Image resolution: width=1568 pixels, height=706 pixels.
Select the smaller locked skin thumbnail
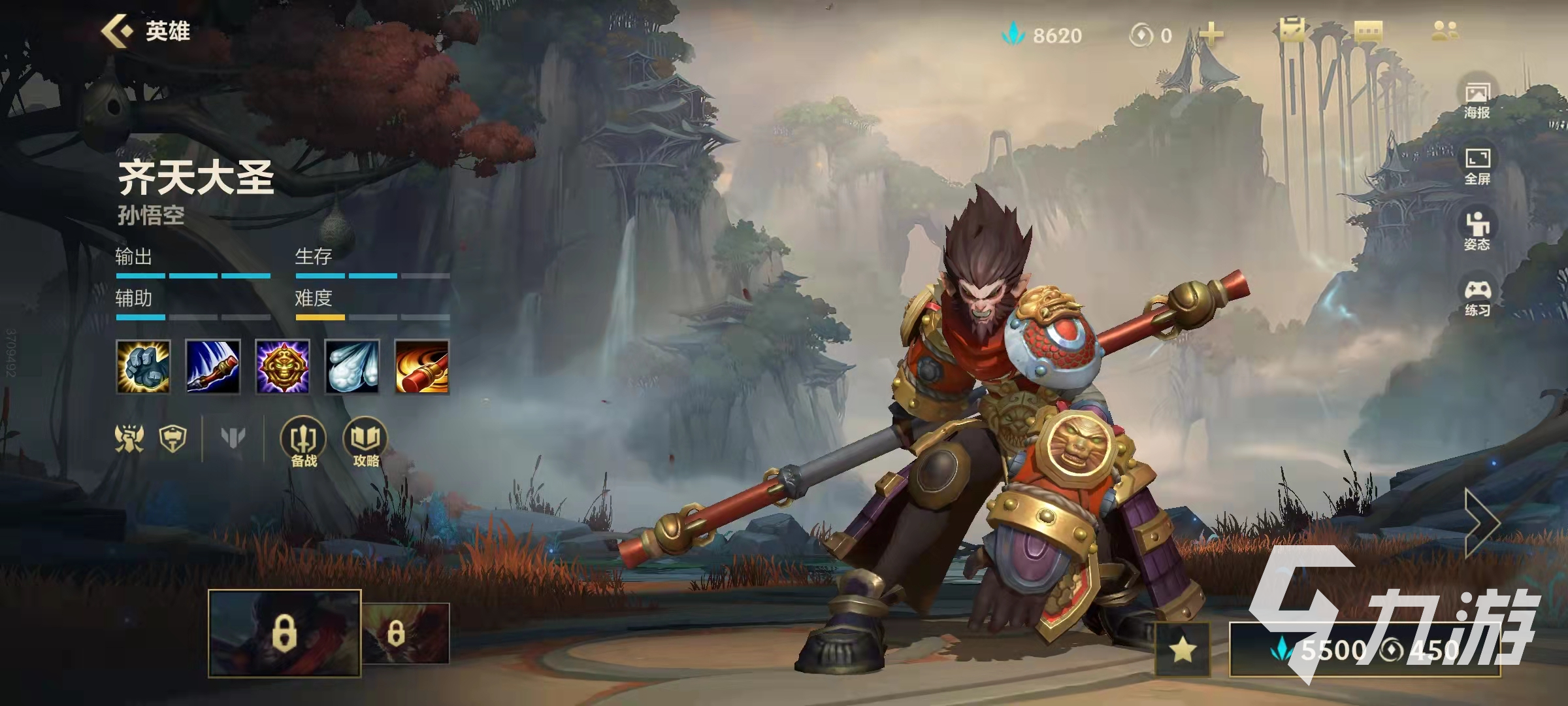click(406, 633)
